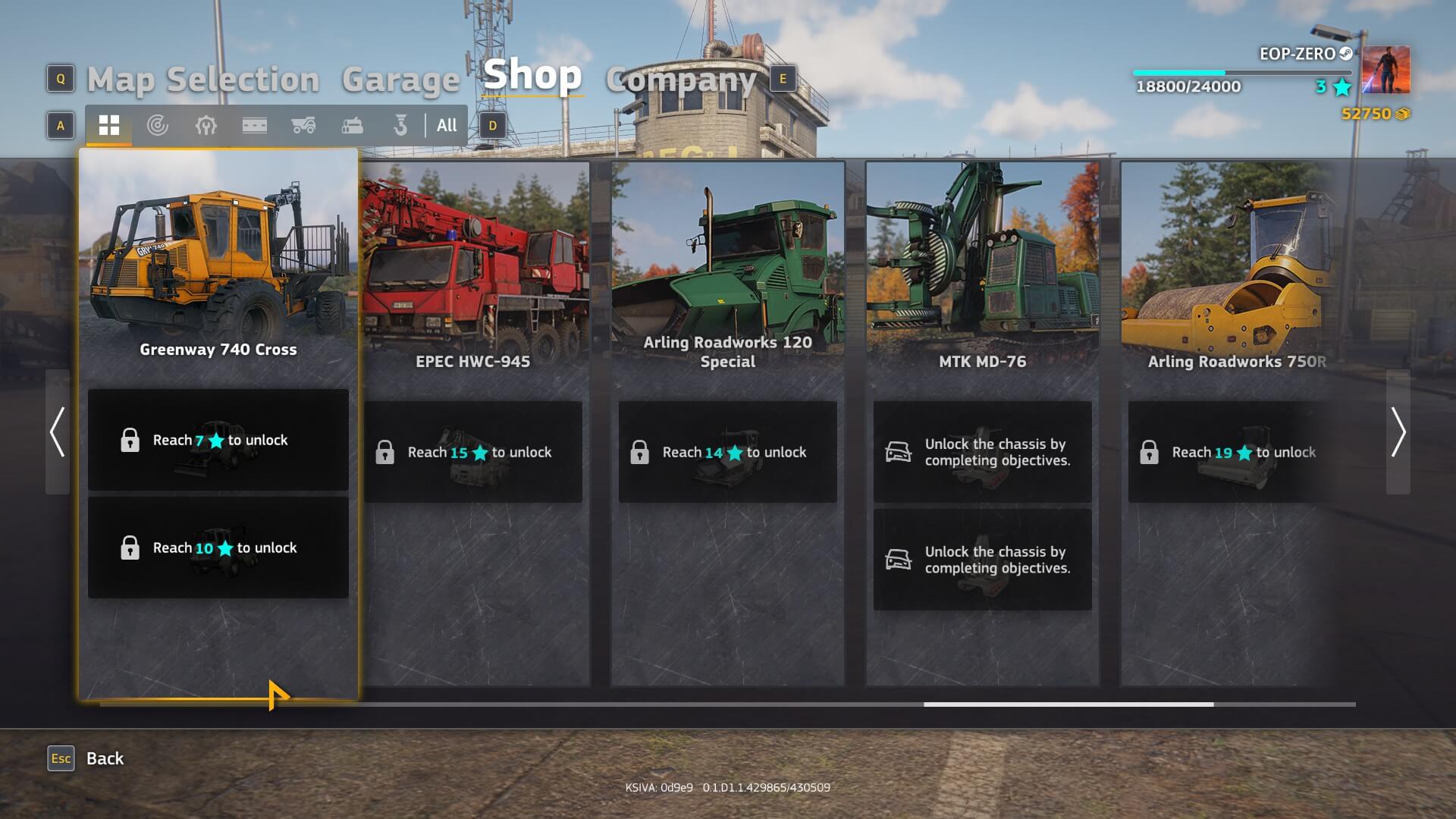Filter shop by crane hook category
Image resolution: width=1456 pixels, height=819 pixels.
tap(400, 126)
